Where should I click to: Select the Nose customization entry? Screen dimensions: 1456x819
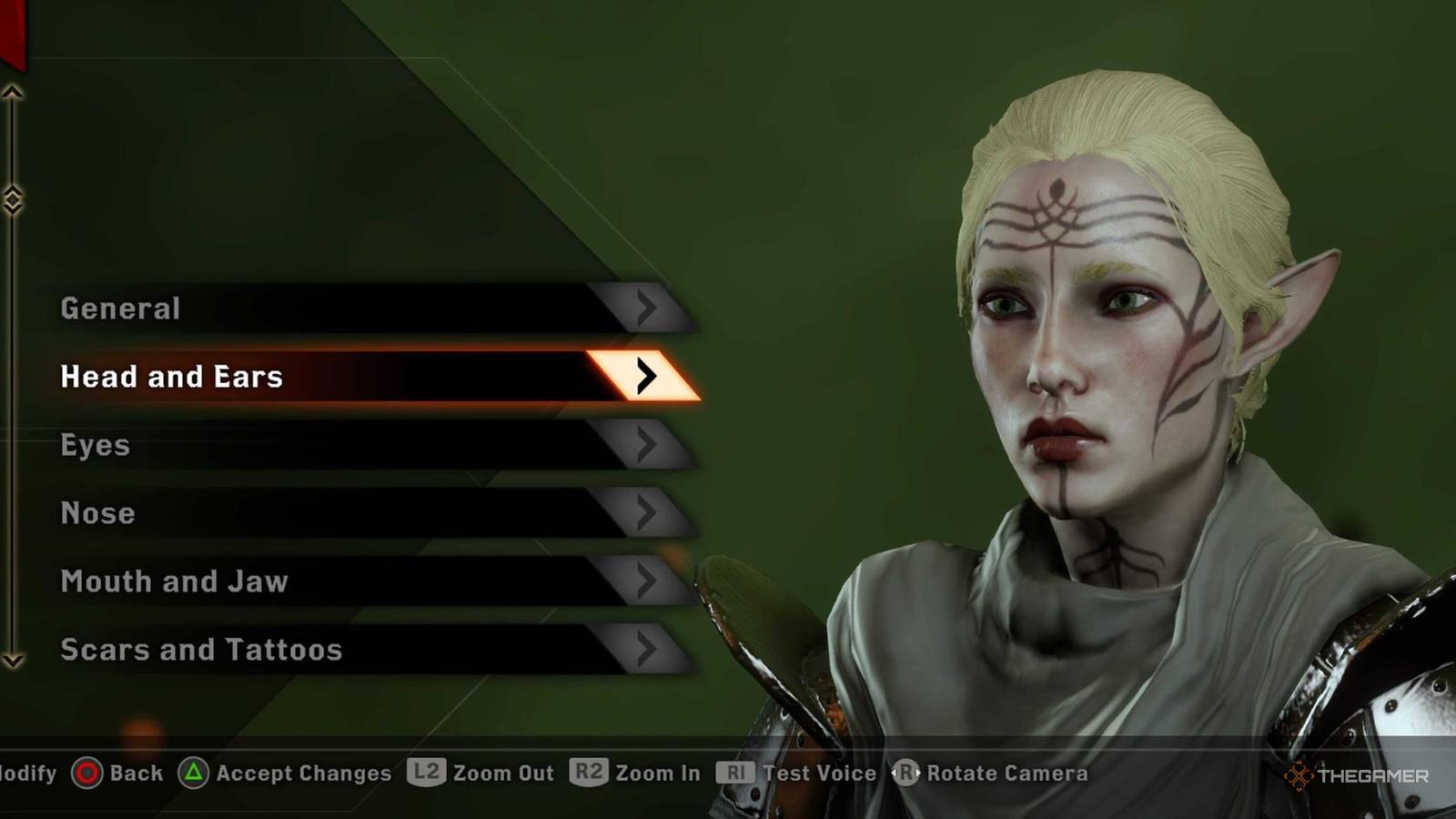(x=97, y=513)
